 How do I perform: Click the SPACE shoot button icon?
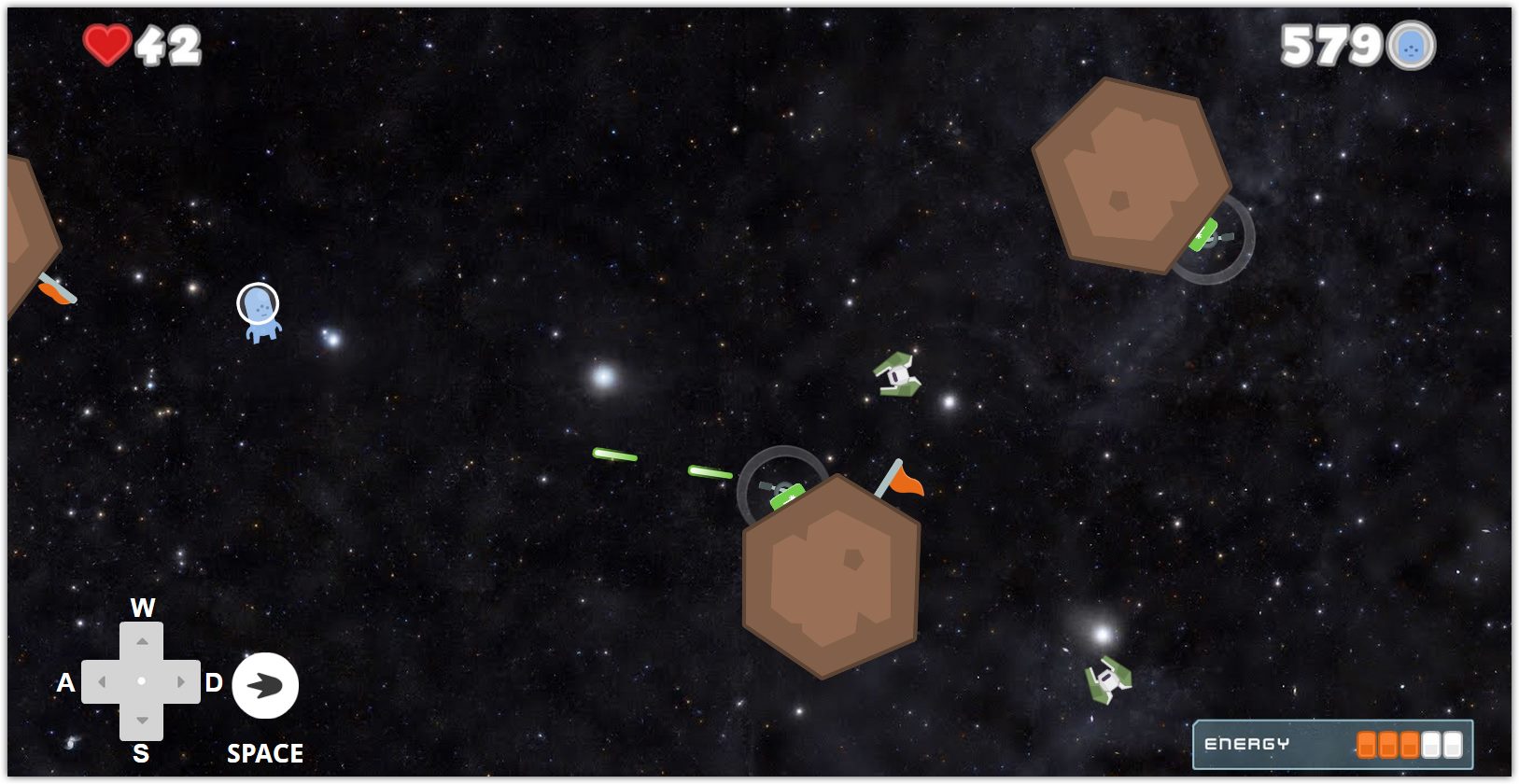(x=265, y=685)
